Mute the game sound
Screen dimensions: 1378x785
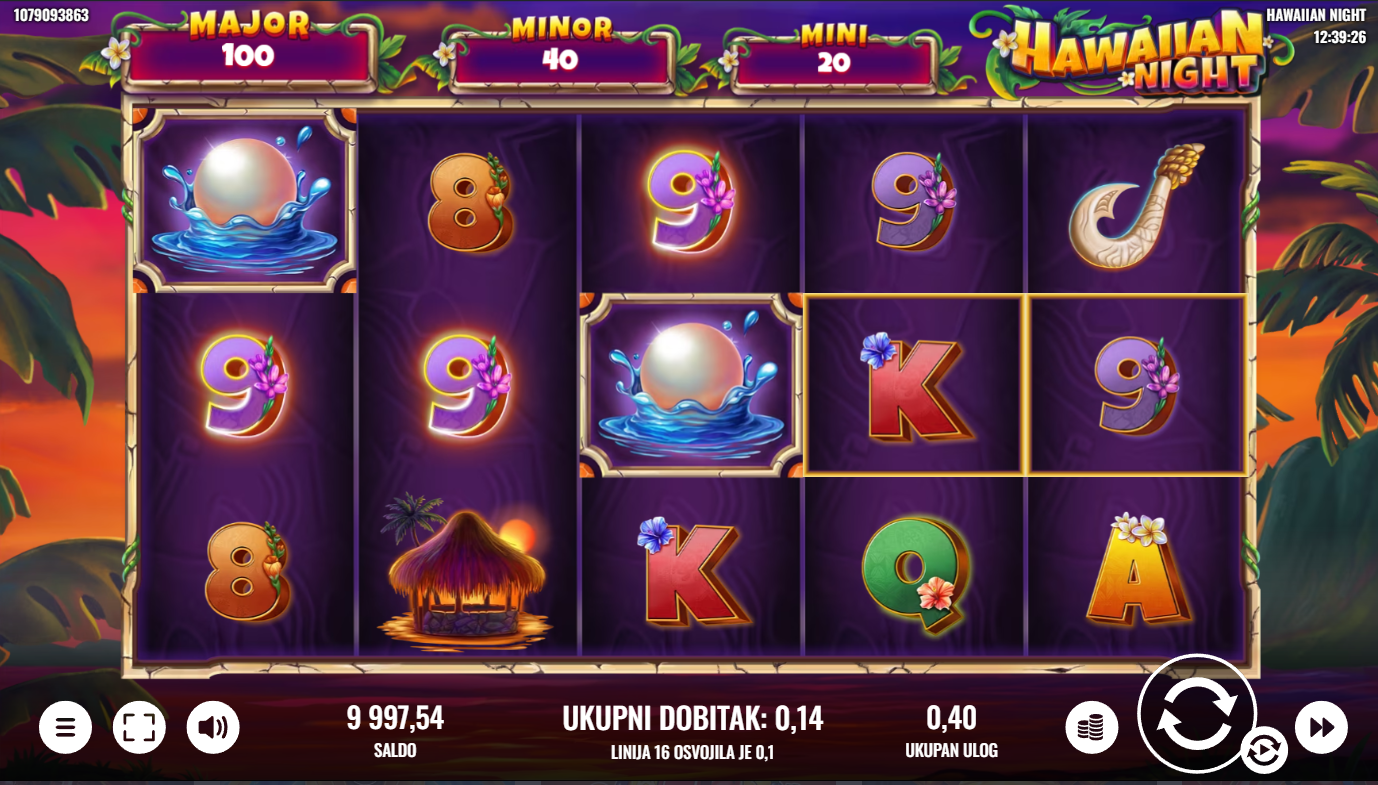(213, 727)
